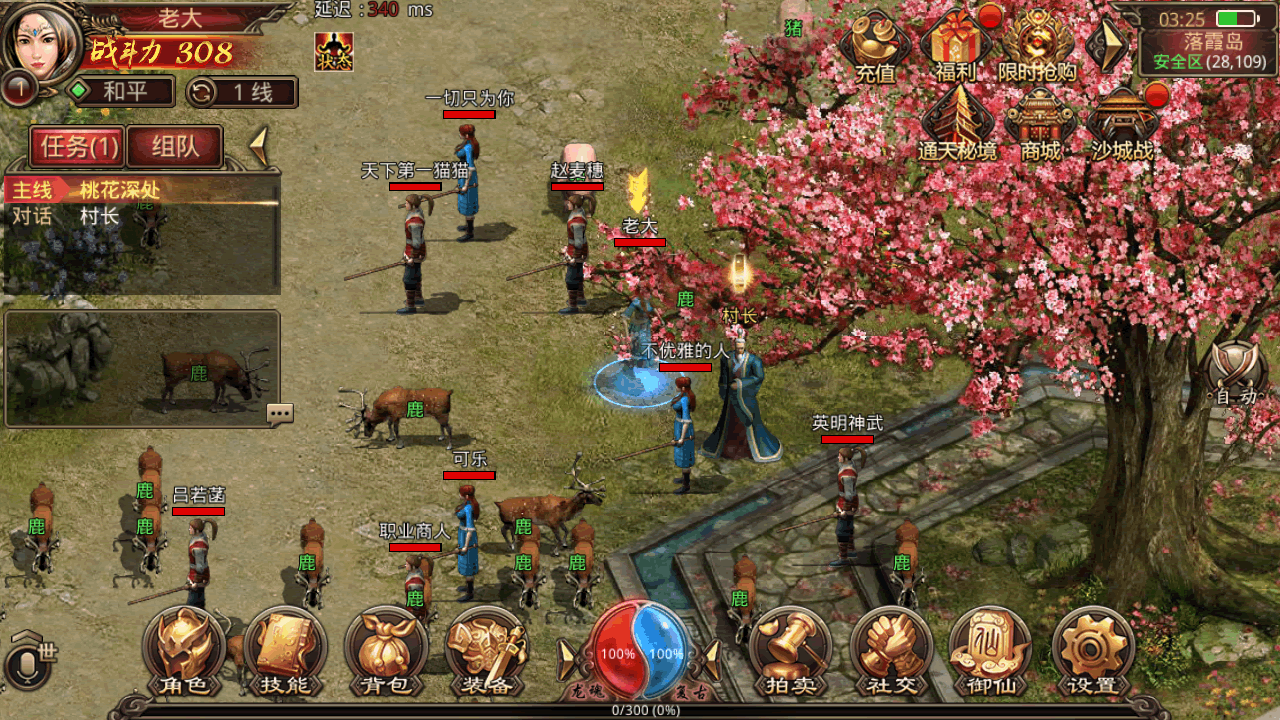Viewport: 1280px width, 720px height.
Task: Open the 技能 skills book
Action: pos(285,652)
